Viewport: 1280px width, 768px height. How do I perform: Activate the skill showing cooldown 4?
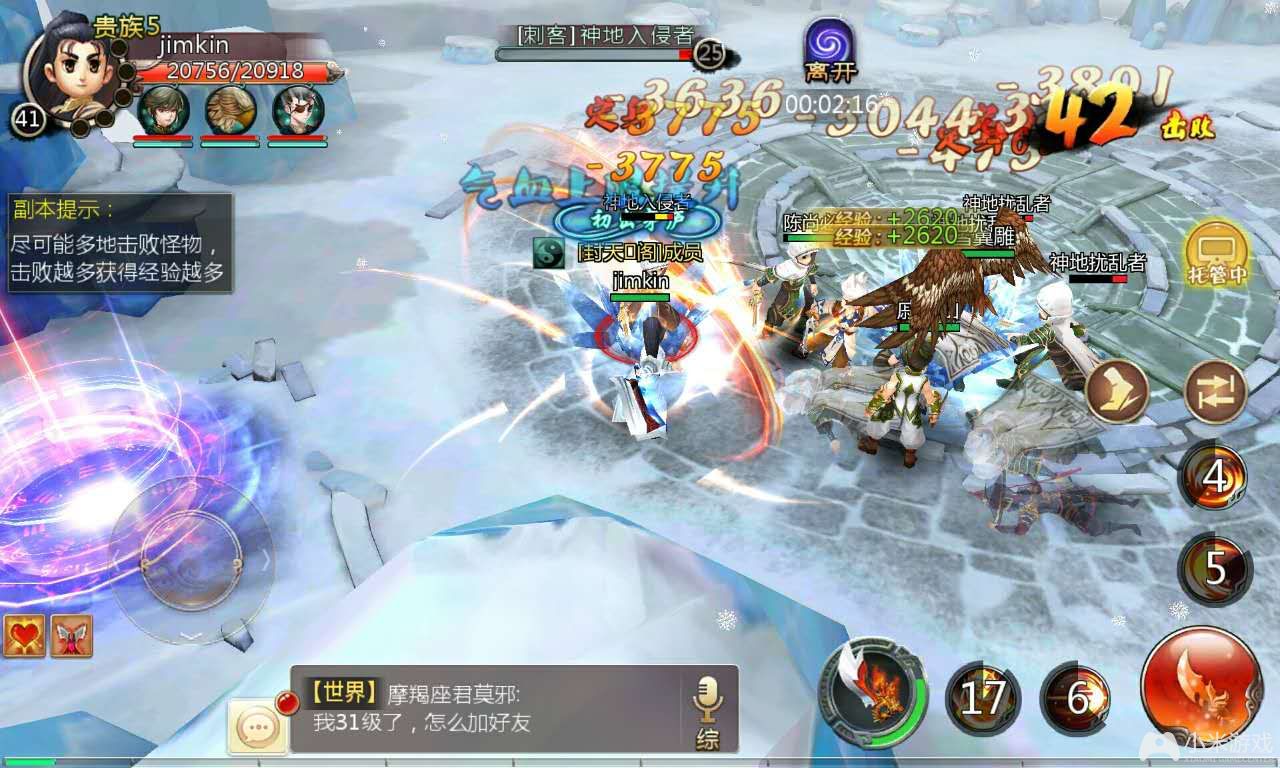click(1214, 478)
